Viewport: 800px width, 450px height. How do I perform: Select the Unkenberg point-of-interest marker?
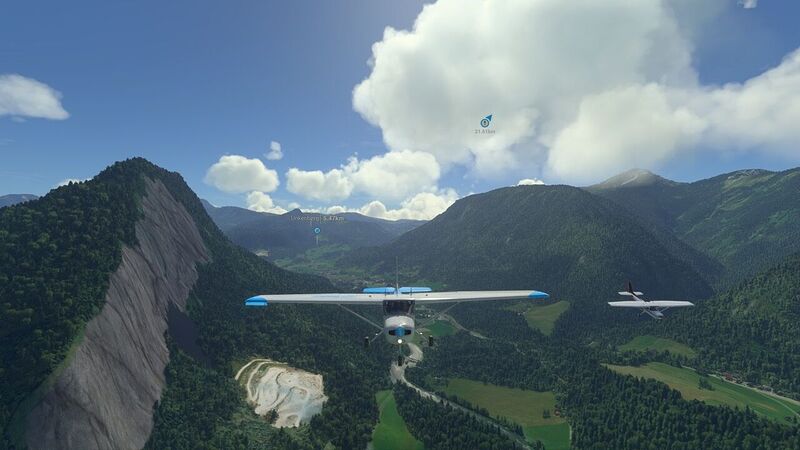tap(317, 230)
